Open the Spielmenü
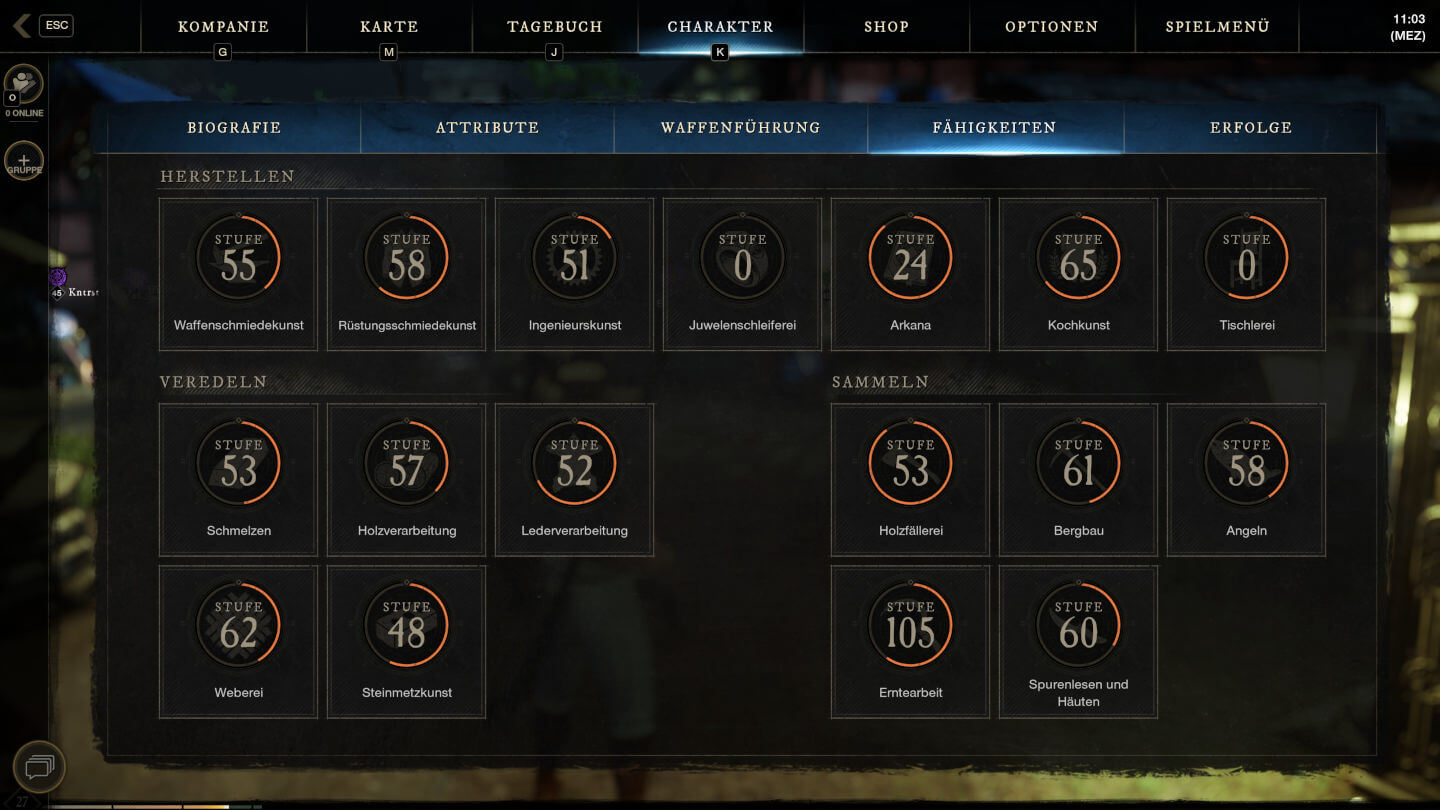This screenshot has height=810, width=1440. tap(1217, 27)
